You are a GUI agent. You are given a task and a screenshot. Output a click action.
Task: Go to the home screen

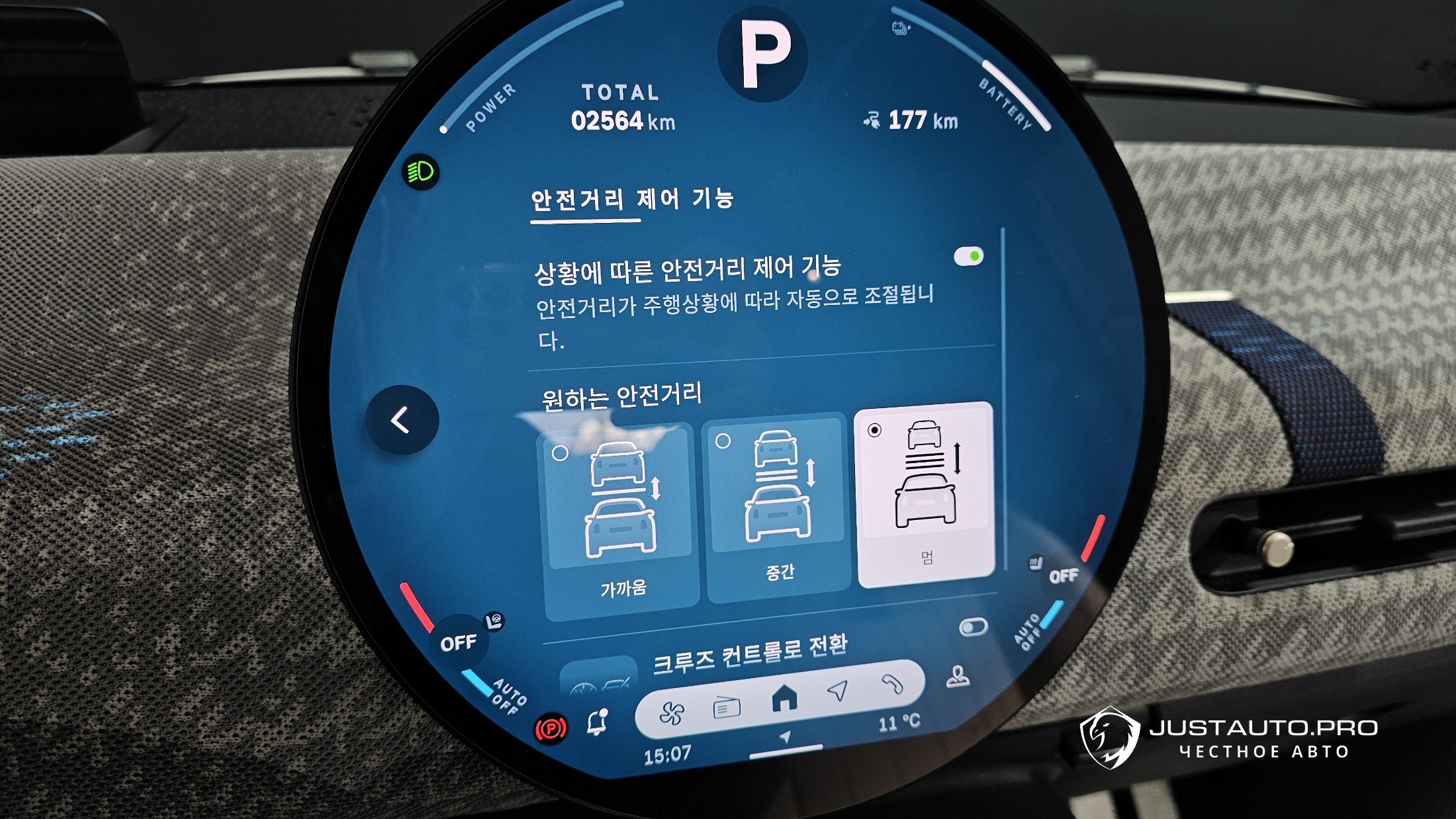click(784, 699)
